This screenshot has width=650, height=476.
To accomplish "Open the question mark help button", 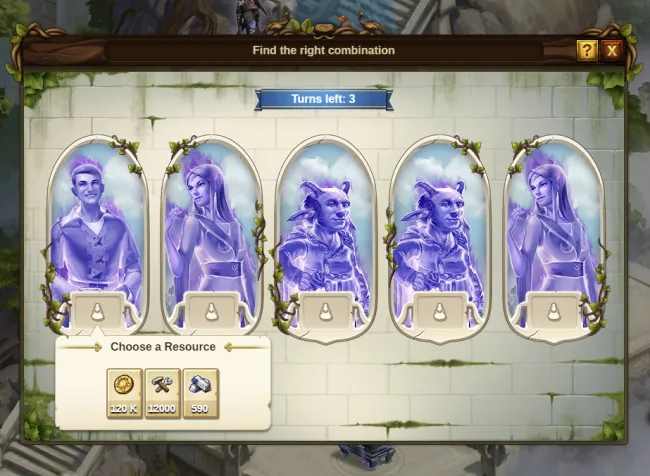I will 587,50.
